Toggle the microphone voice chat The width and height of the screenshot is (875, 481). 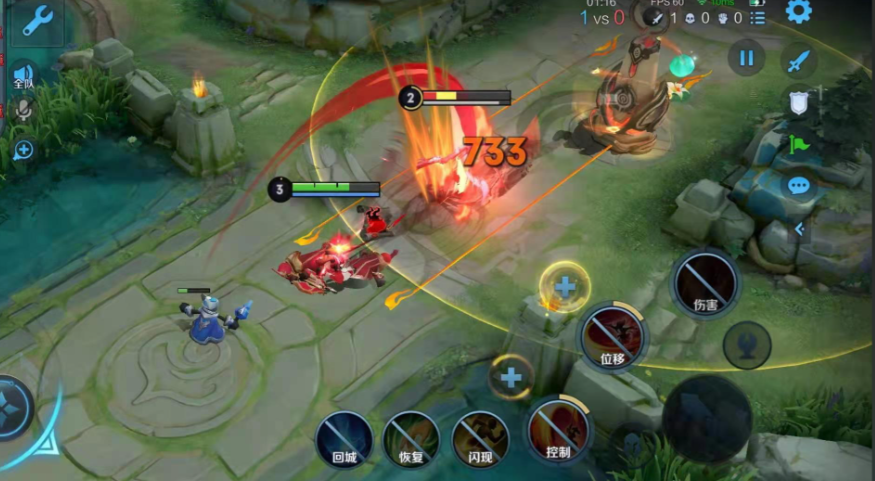[x=23, y=110]
